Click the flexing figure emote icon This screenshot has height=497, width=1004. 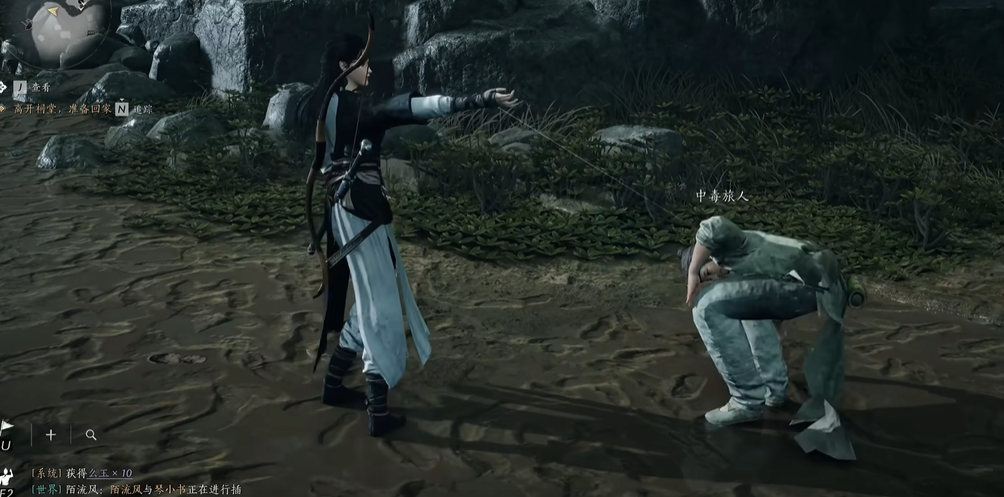click(7, 474)
